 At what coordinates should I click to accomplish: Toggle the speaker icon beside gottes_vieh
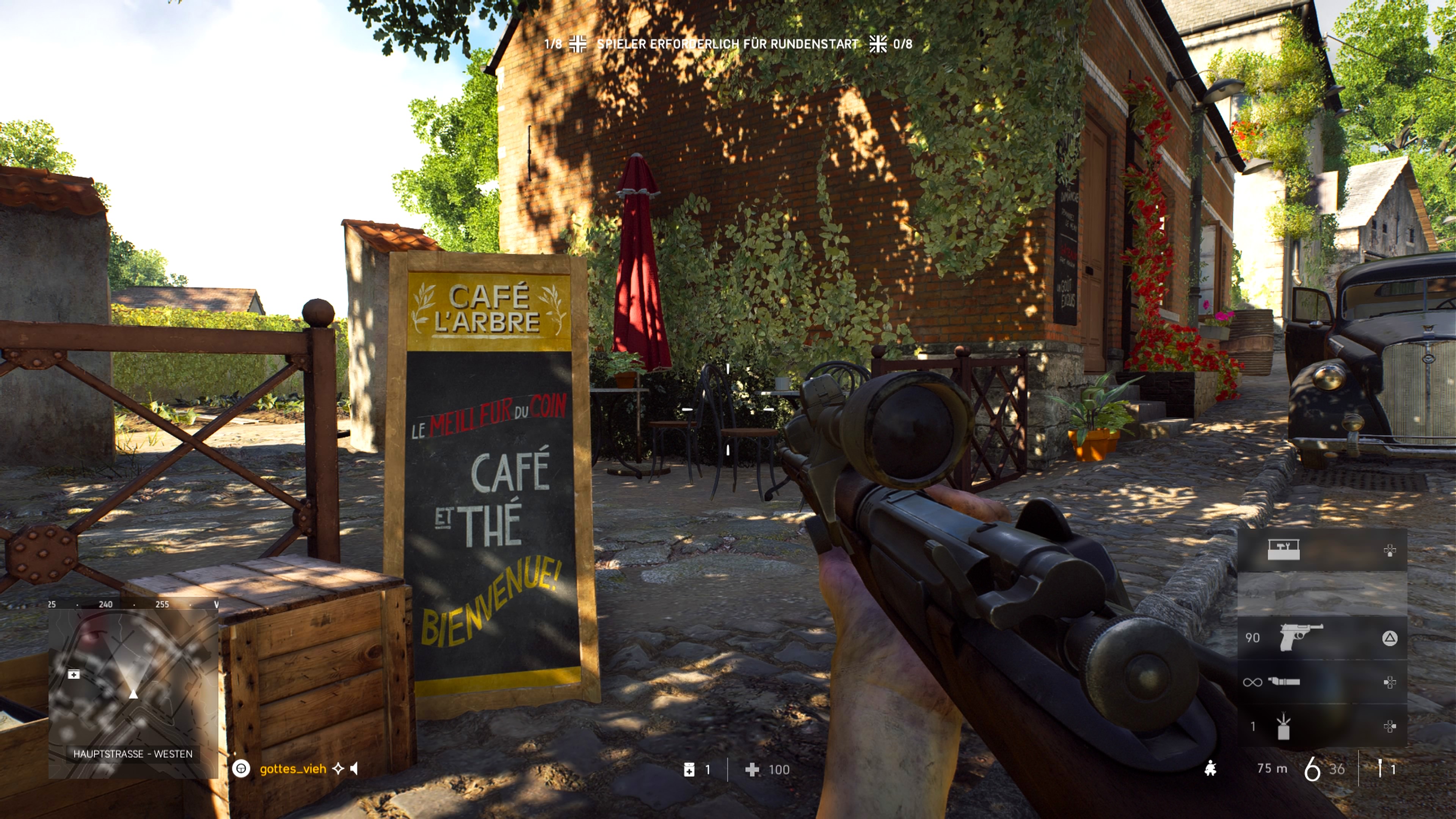point(355,769)
